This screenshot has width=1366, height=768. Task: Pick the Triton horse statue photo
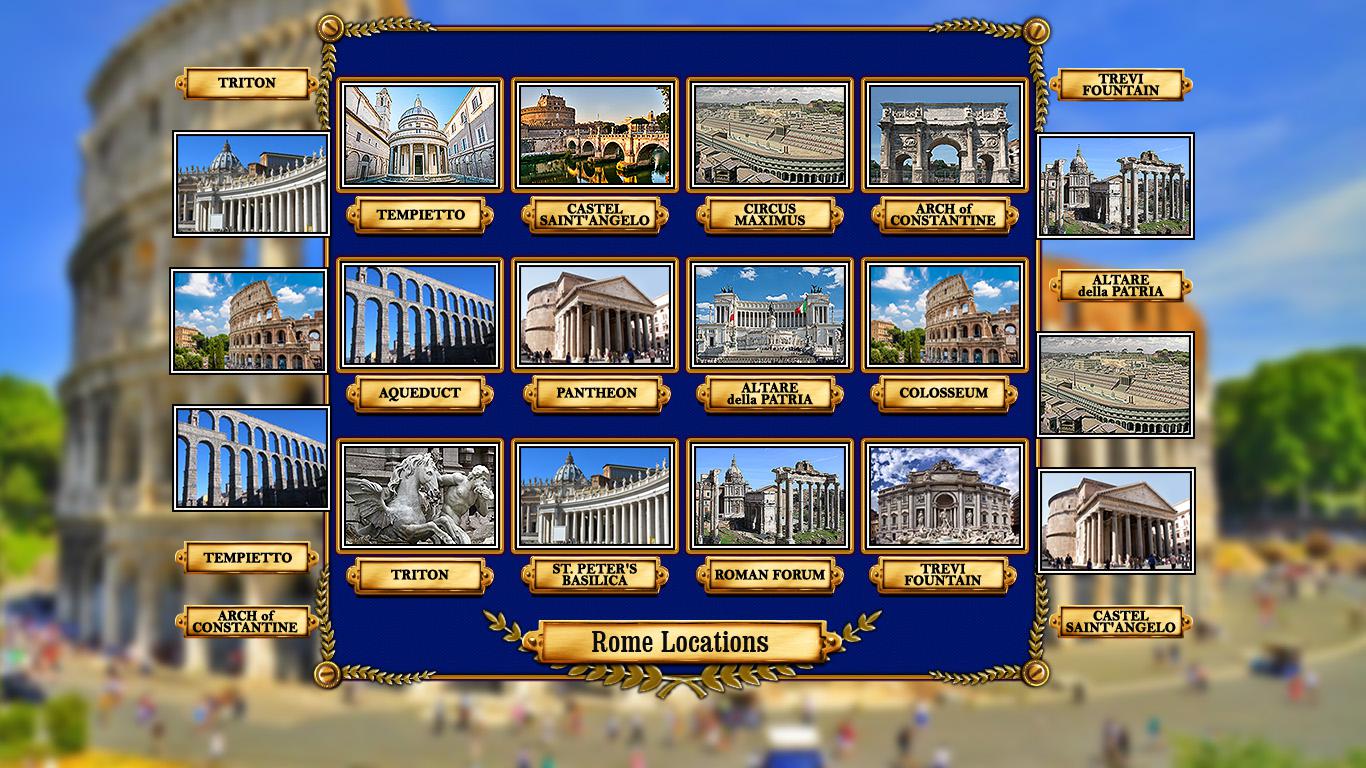(419, 496)
